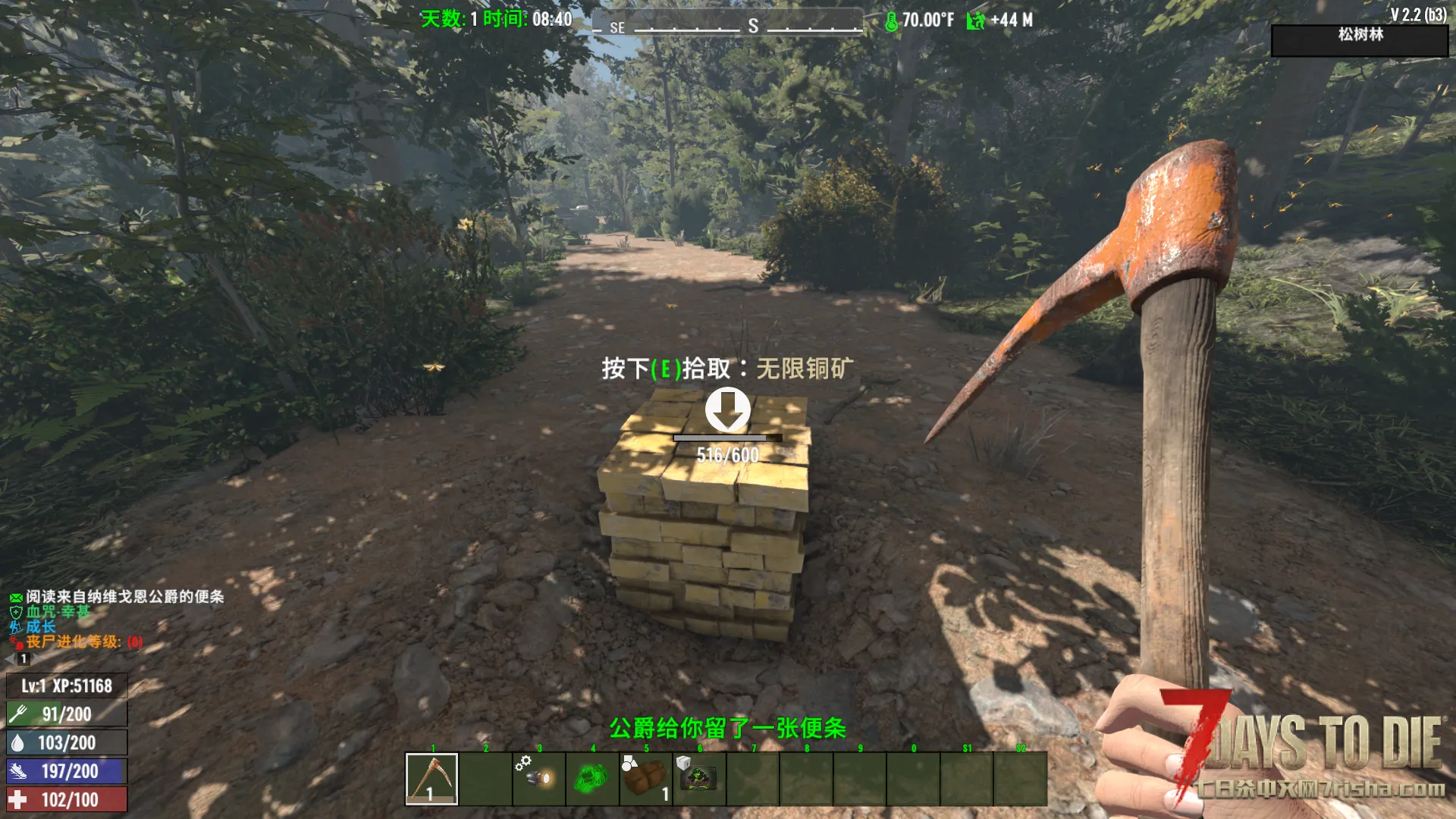This screenshot has height=819, width=1456.
Task: Go to the previous buff list page
Action: (x=11, y=659)
